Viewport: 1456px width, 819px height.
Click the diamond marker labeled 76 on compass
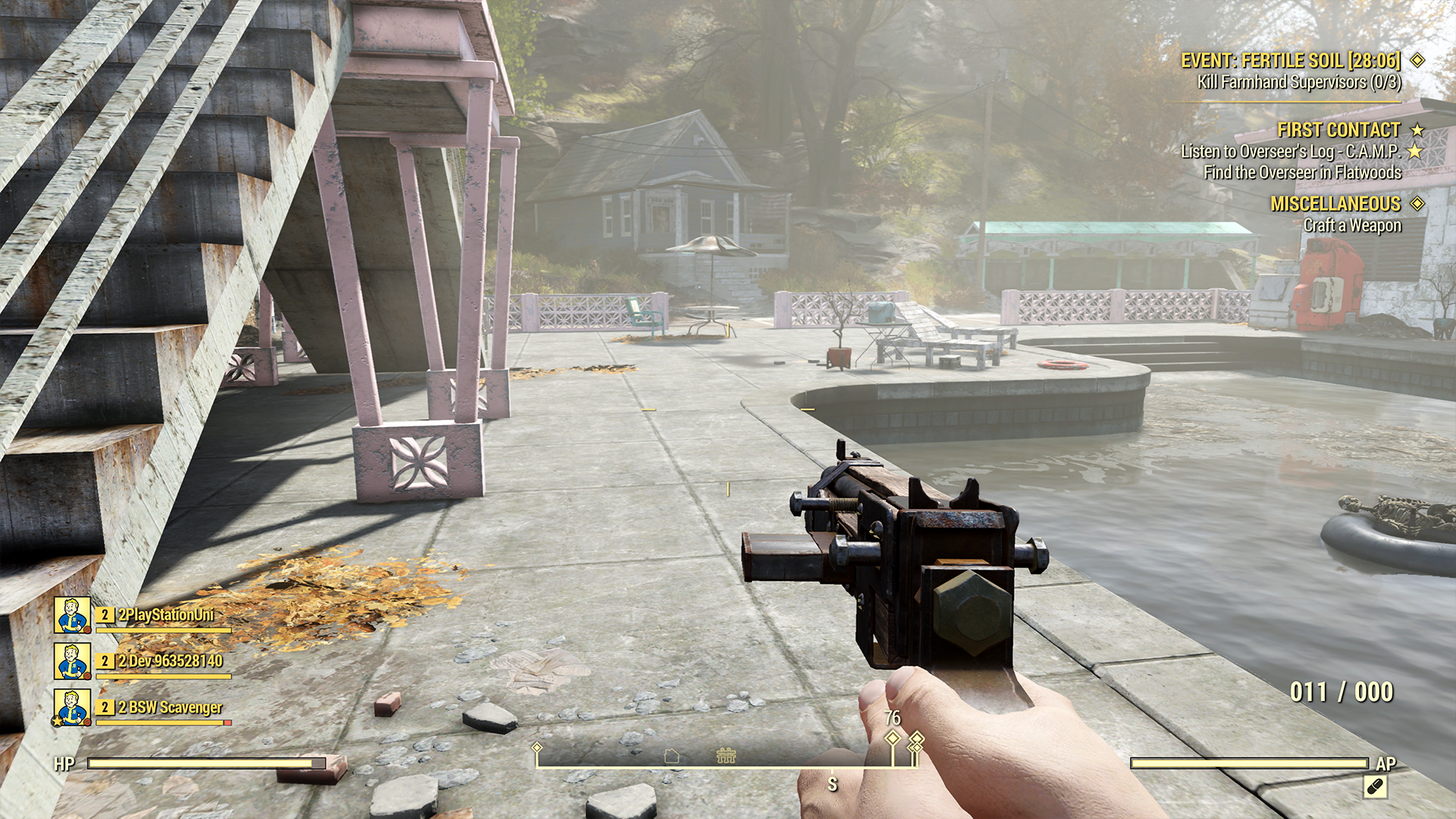point(893,738)
